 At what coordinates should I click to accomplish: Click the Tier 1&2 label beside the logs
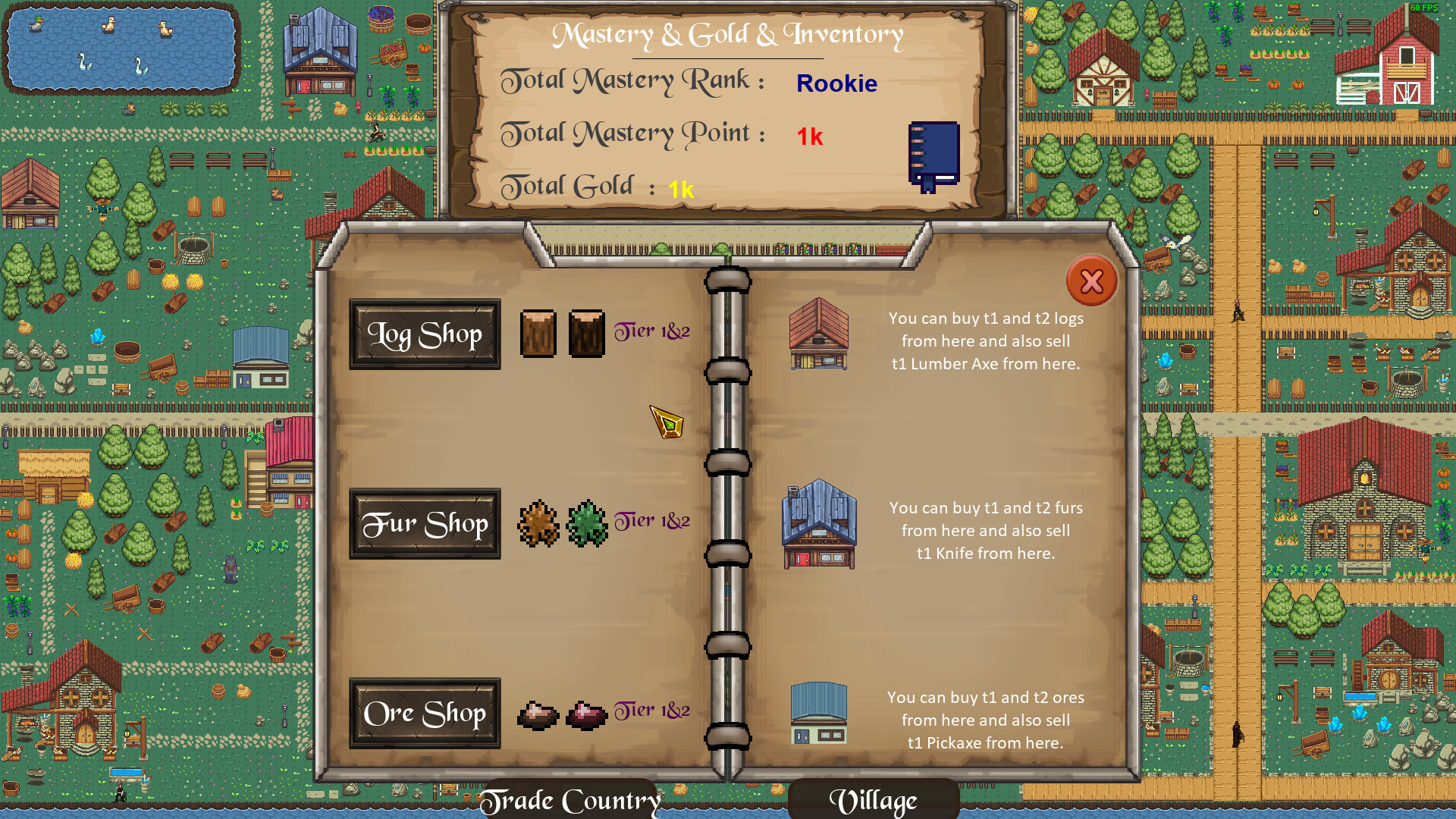click(x=651, y=331)
